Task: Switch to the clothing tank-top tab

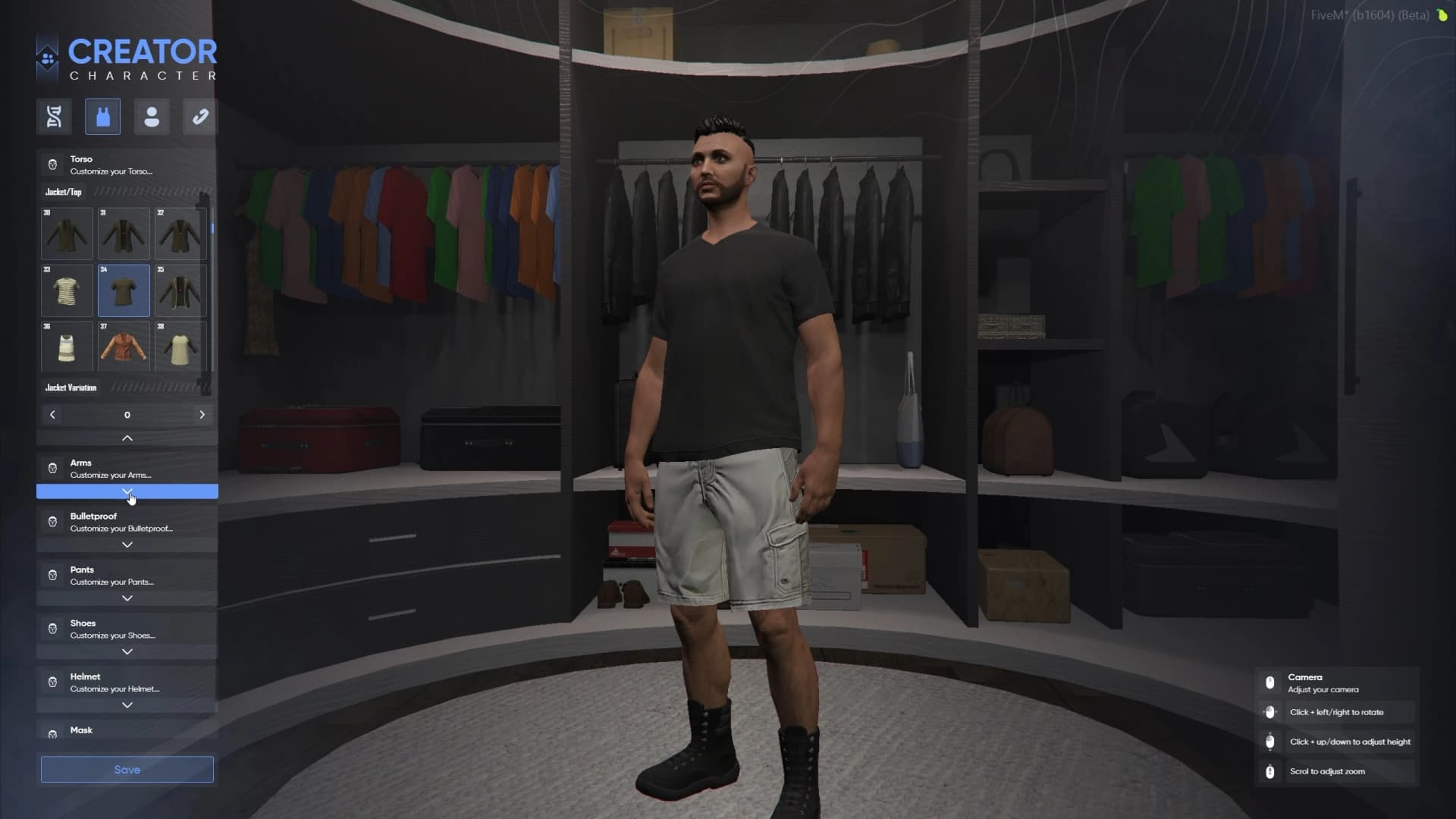Action: coord(102,117)
